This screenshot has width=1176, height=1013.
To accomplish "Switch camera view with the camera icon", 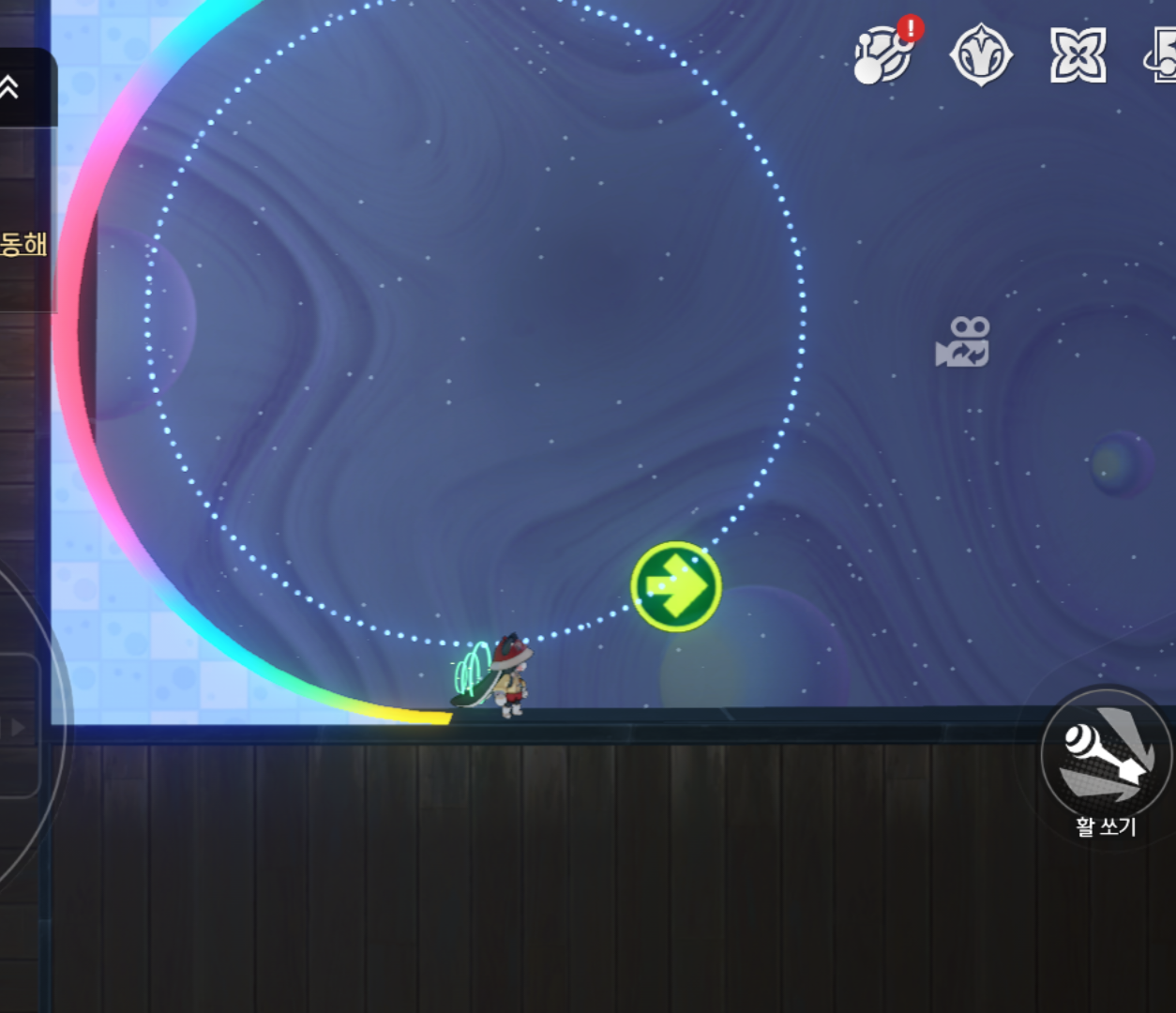I will [963, 342].
